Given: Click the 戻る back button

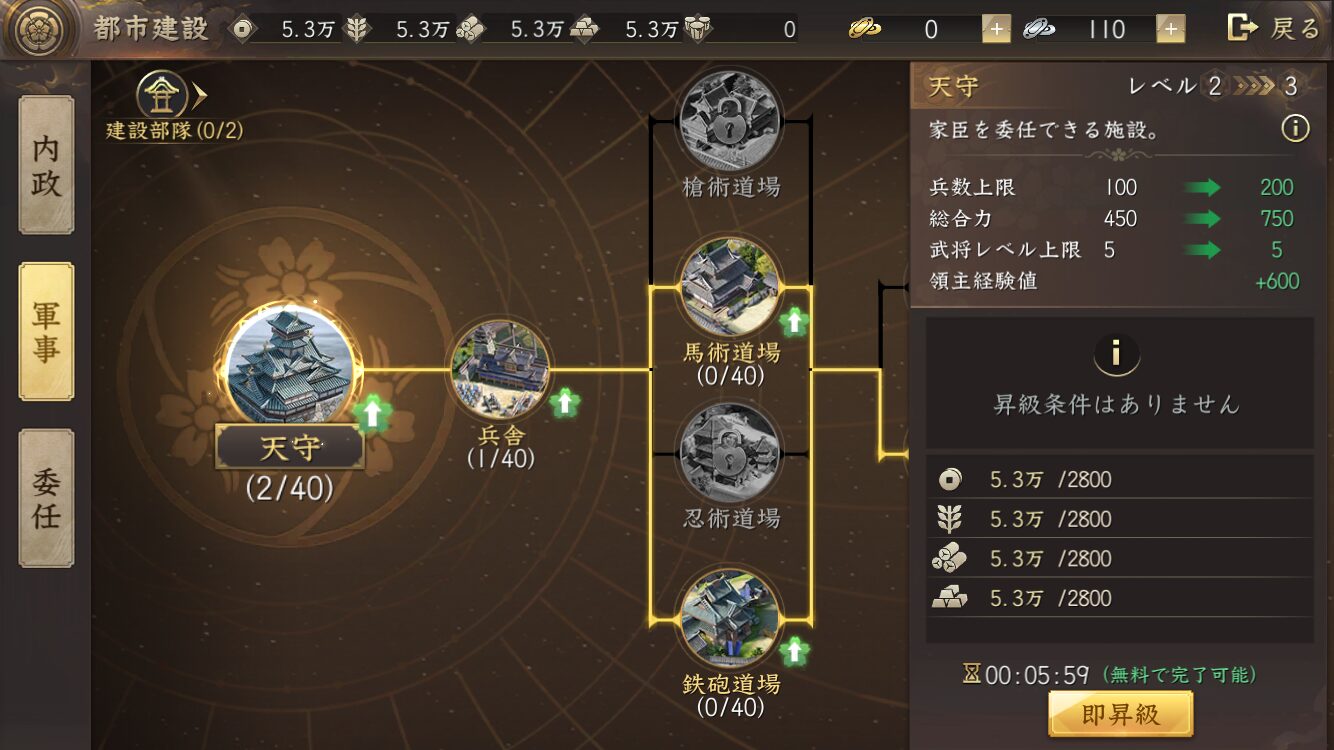Looking at the screenshot, I should [x=1274, y=28].
